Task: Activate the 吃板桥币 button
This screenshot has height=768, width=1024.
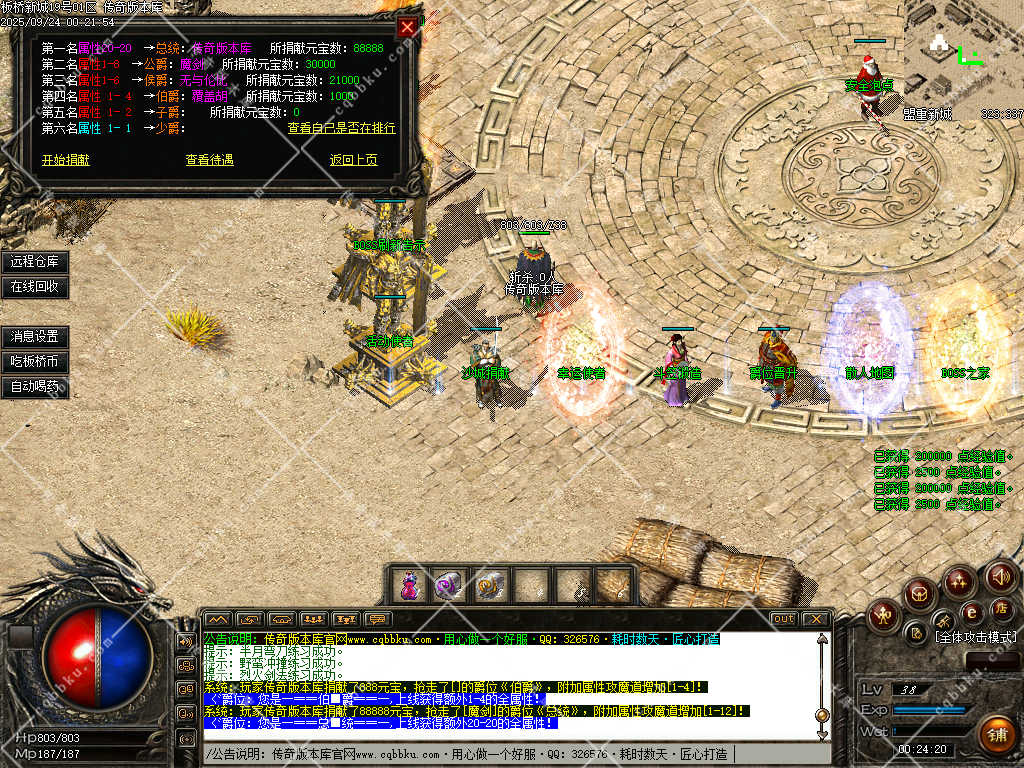Action: tap(35, 361)
